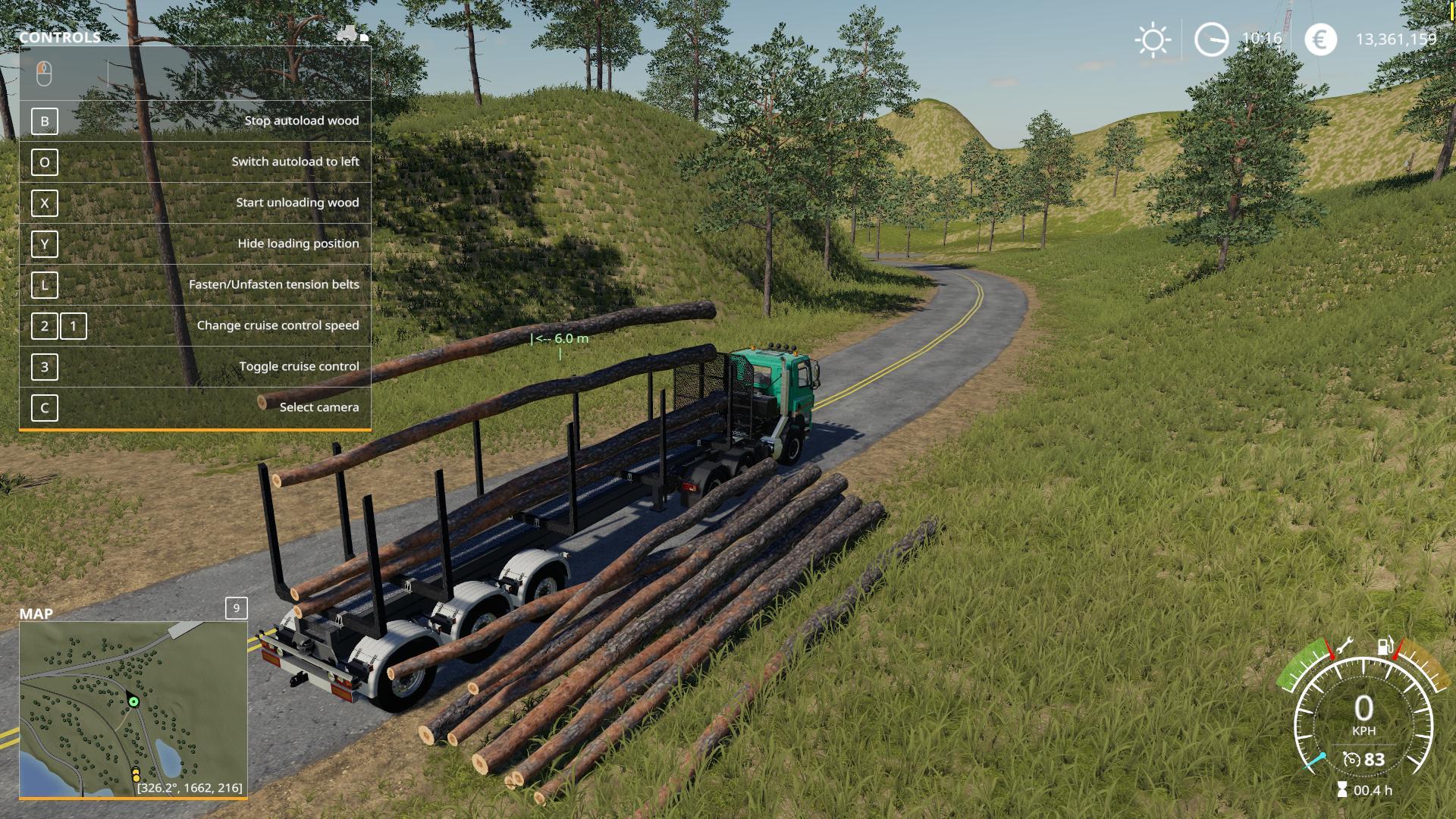This screenshot has width=1456, height=819.
Task: Click the wrench damage gauge icon
Action: tap(1345, 646)
